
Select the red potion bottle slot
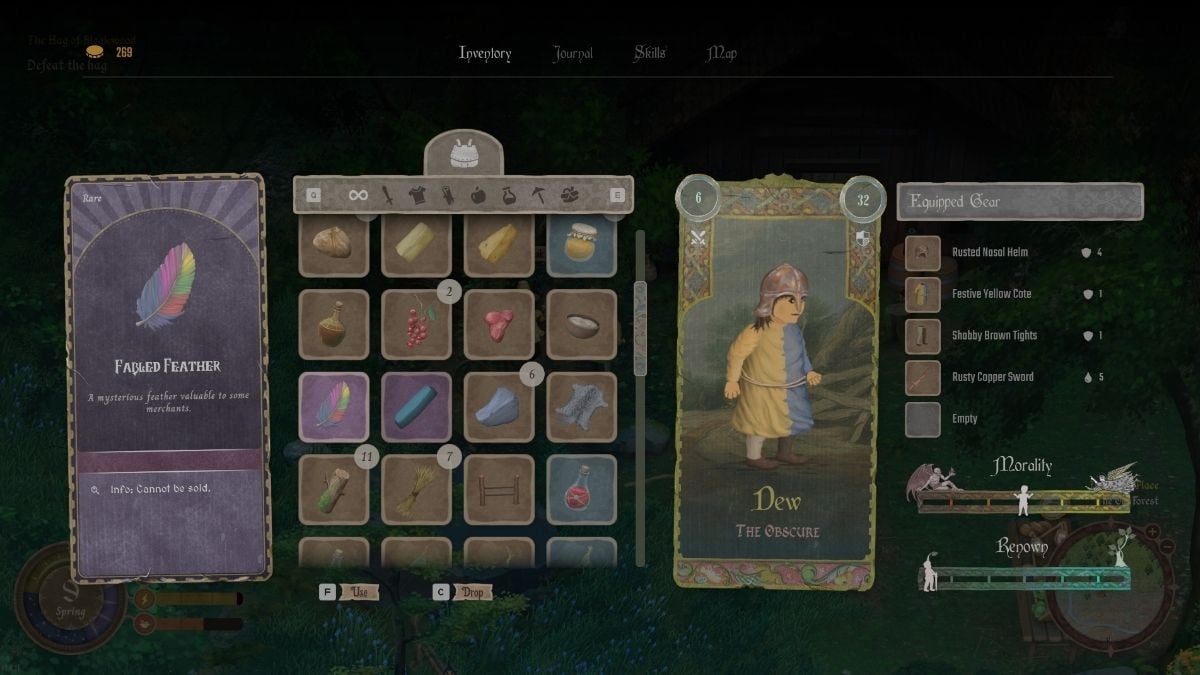coord(582,489)
